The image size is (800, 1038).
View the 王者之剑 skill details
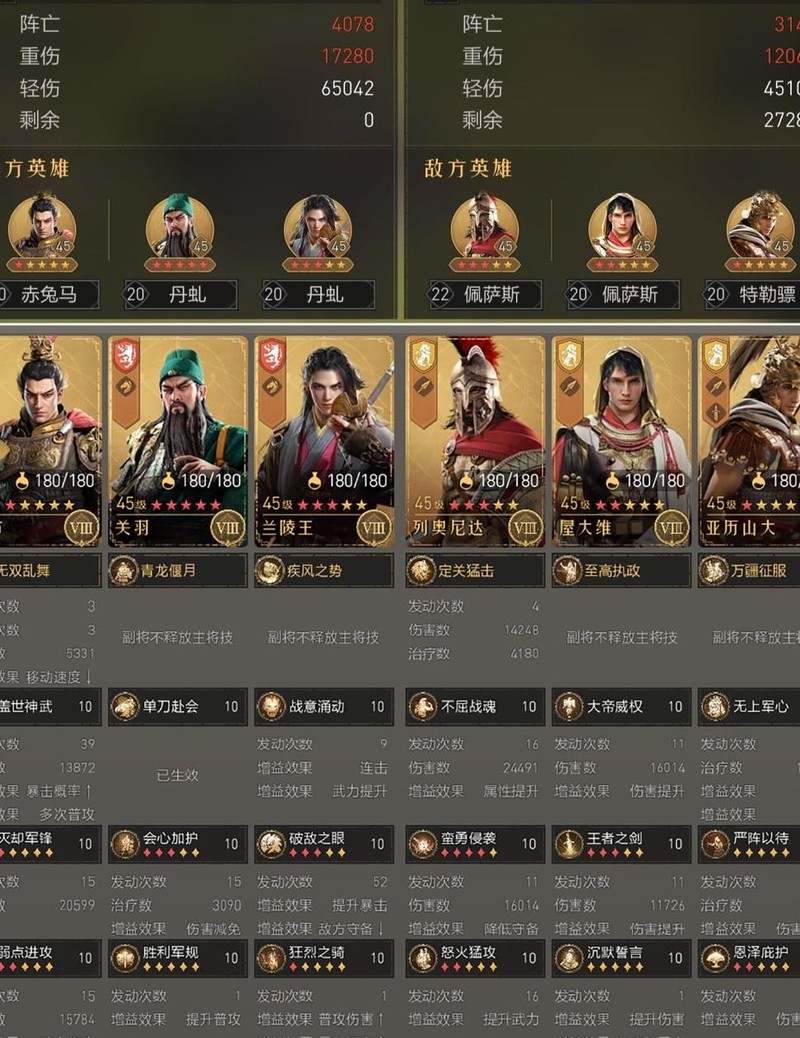click(621, 843)
